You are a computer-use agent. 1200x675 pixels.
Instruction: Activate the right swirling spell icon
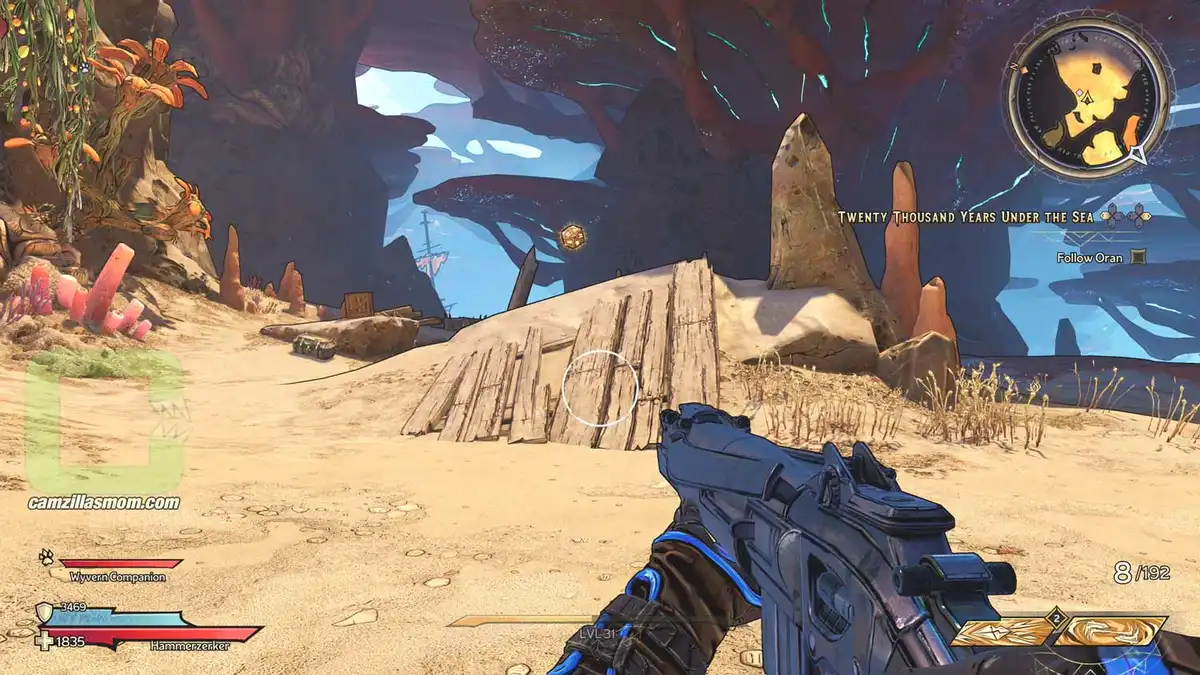click(x=1111, y=632)
